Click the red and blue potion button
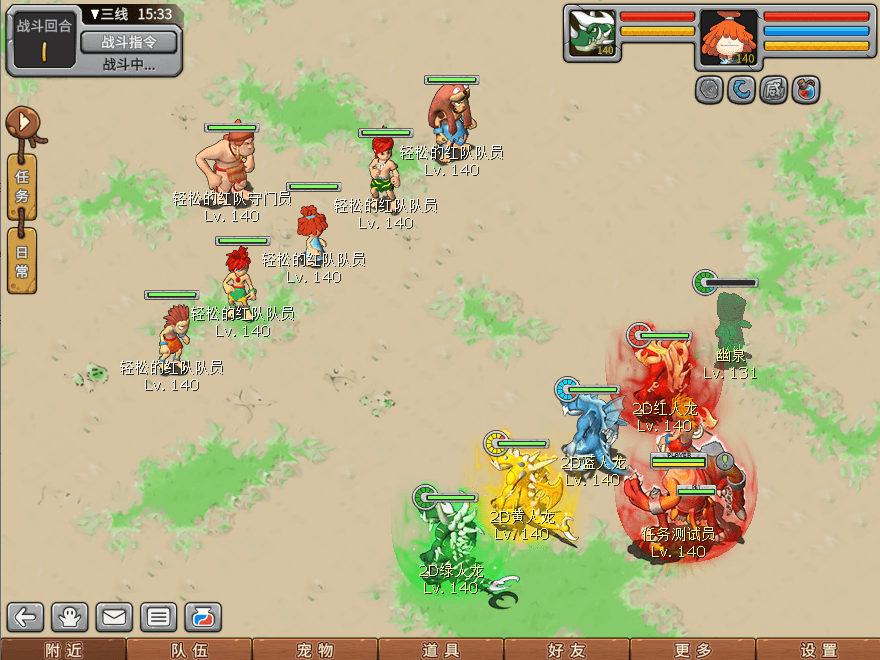This screenshot has width=880, height=660. 202,616
